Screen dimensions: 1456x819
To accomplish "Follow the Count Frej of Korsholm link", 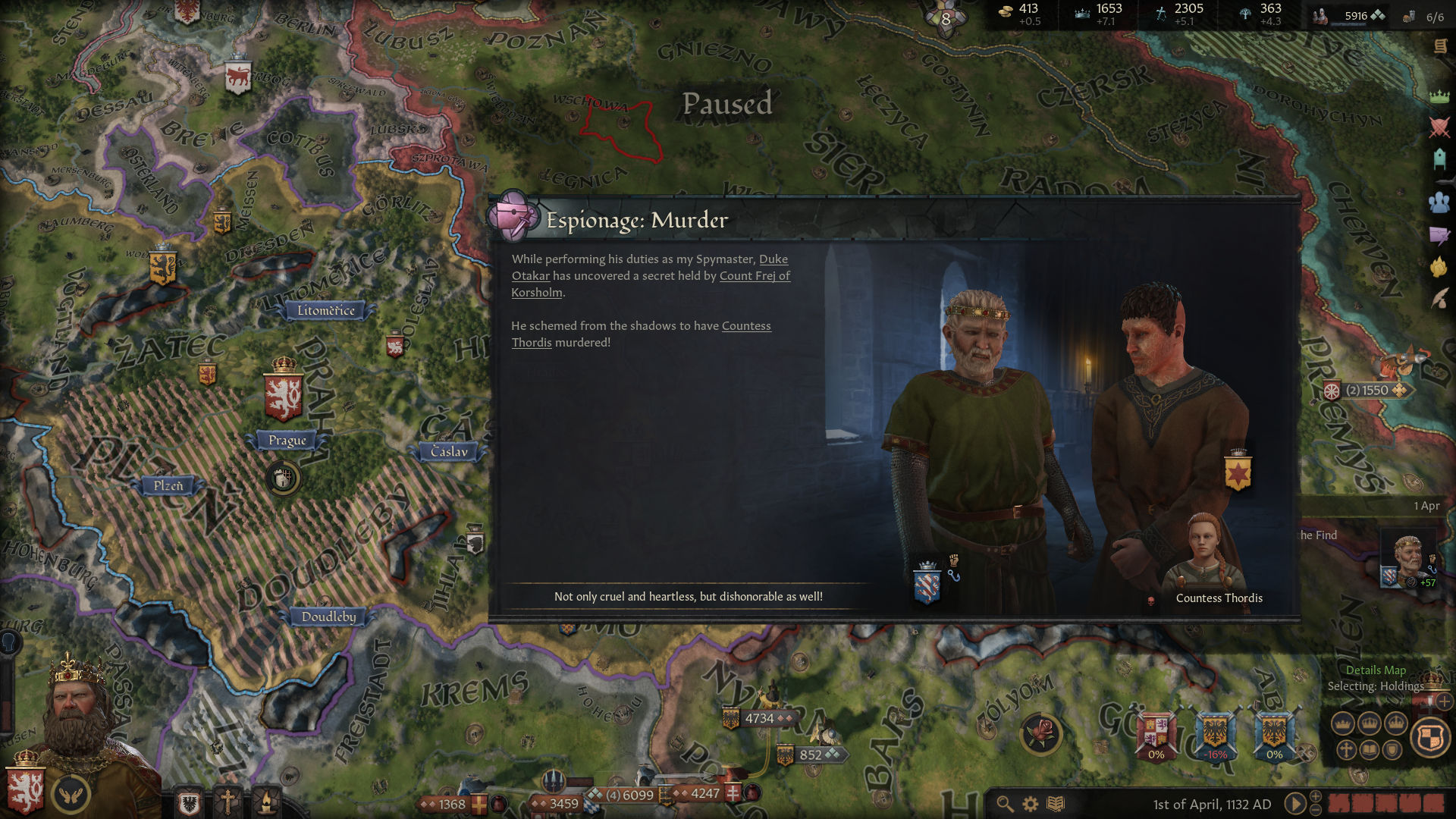I will (x=754, y=276).
